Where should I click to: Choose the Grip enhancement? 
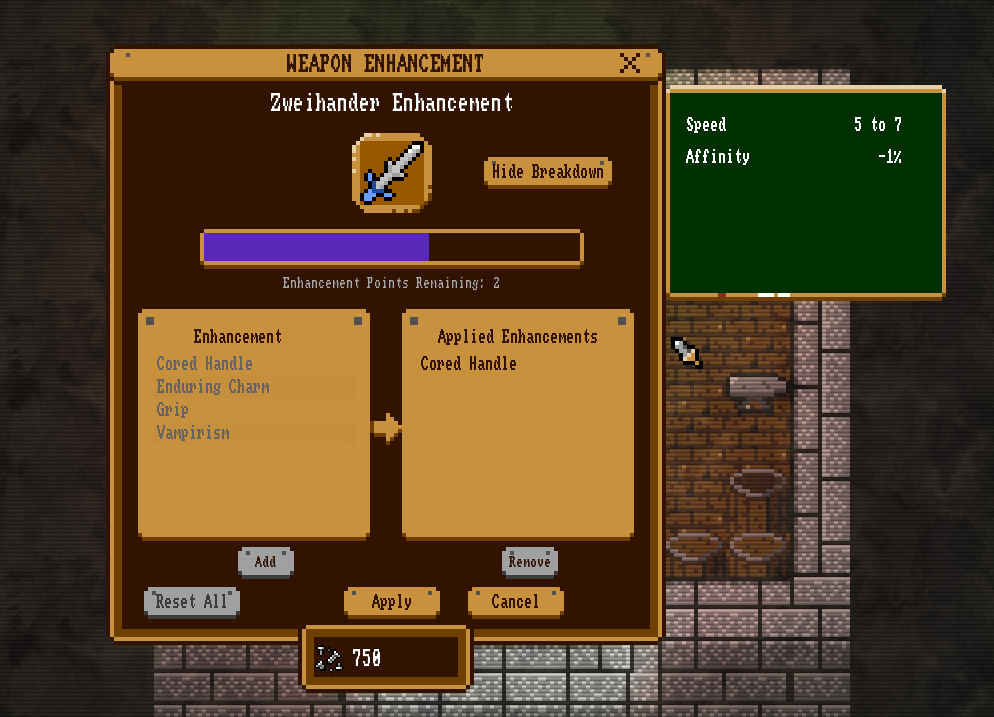[x=173, y=410]
